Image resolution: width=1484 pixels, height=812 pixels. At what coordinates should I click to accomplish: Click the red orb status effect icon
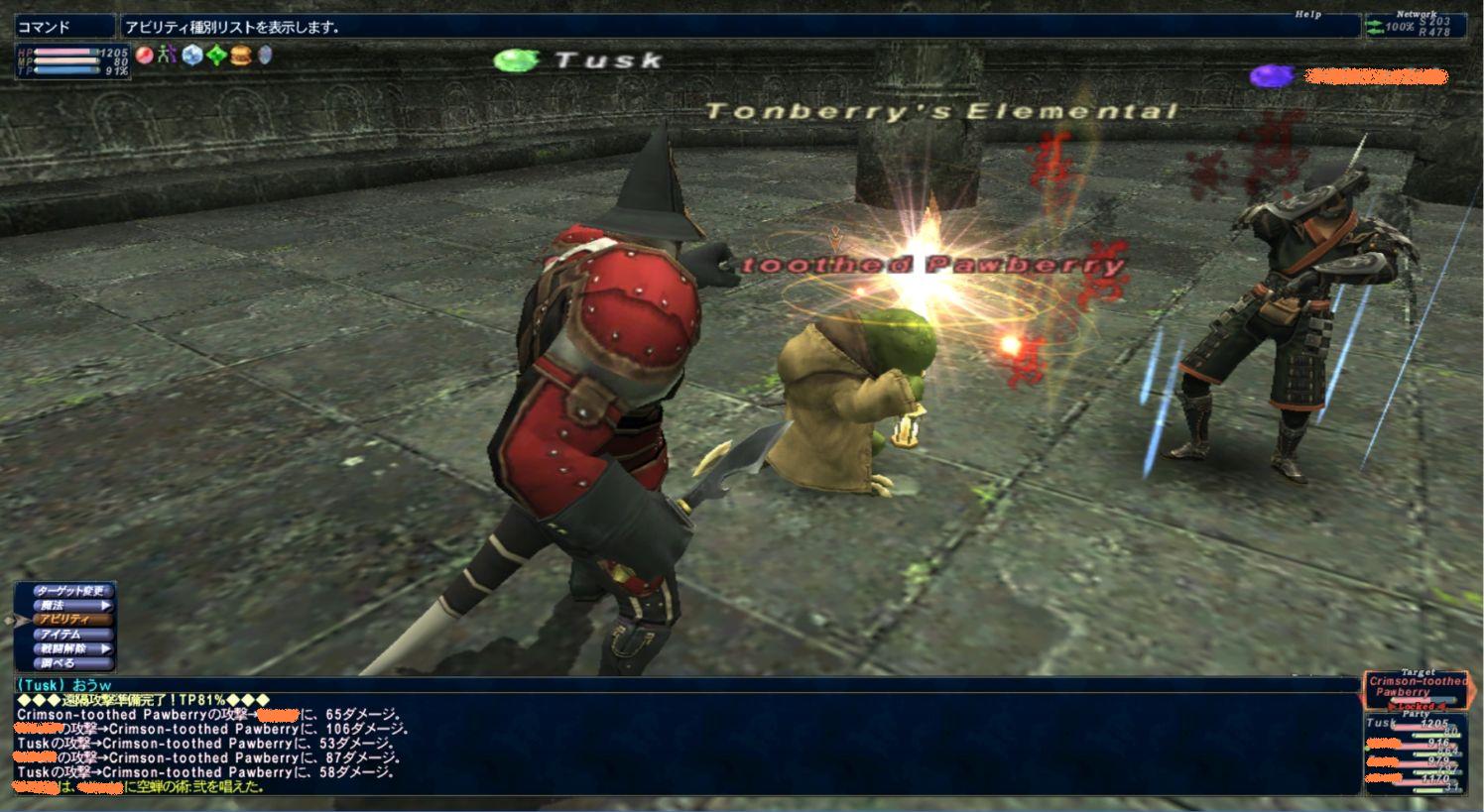click(145, 56)
